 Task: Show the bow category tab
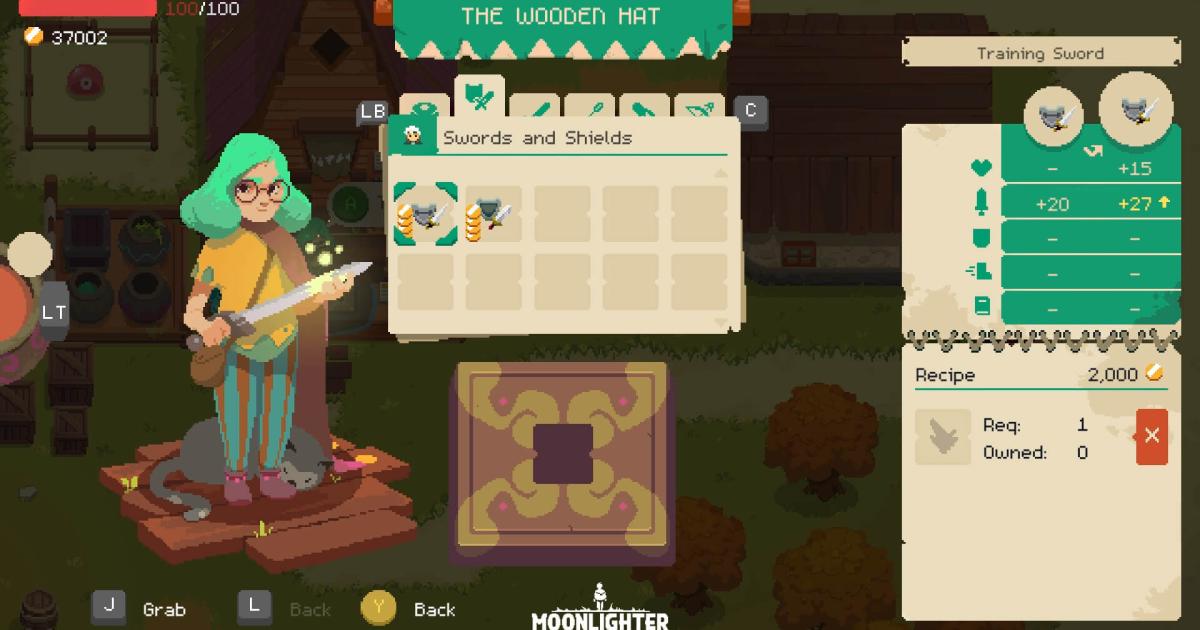coord(699,108)
